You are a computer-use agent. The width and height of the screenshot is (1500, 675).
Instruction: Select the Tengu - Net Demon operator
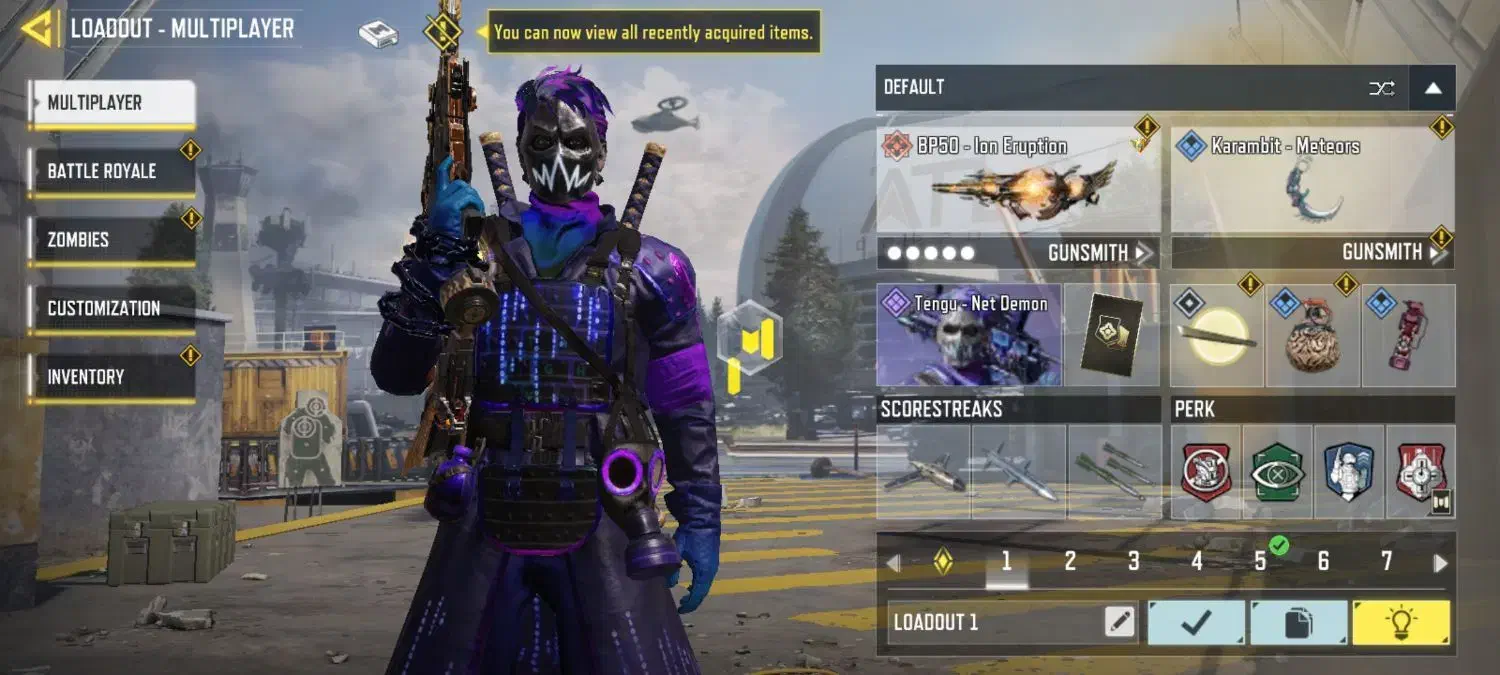pyautogui.click(x=969, y=335)
